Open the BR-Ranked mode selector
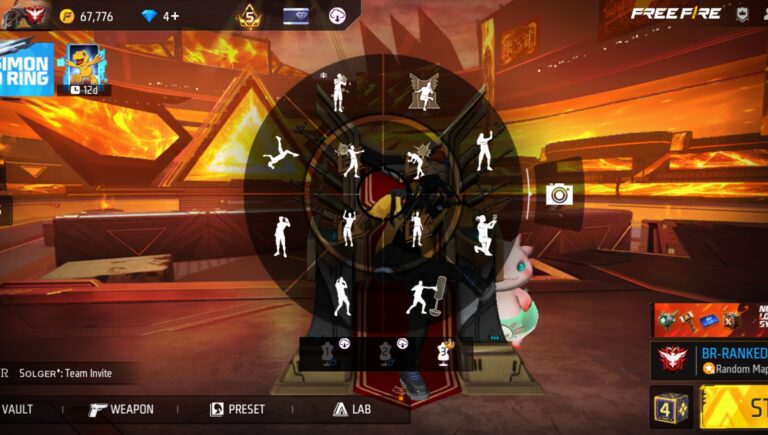Screen dimensions: 768x435 710,360
